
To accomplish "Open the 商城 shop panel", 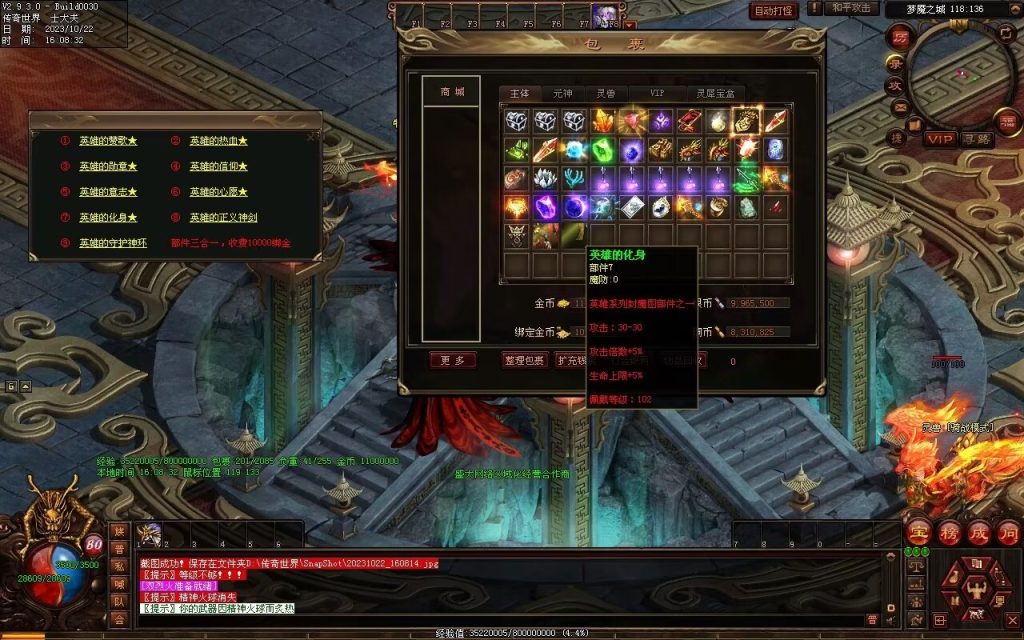I will (452, 91).
